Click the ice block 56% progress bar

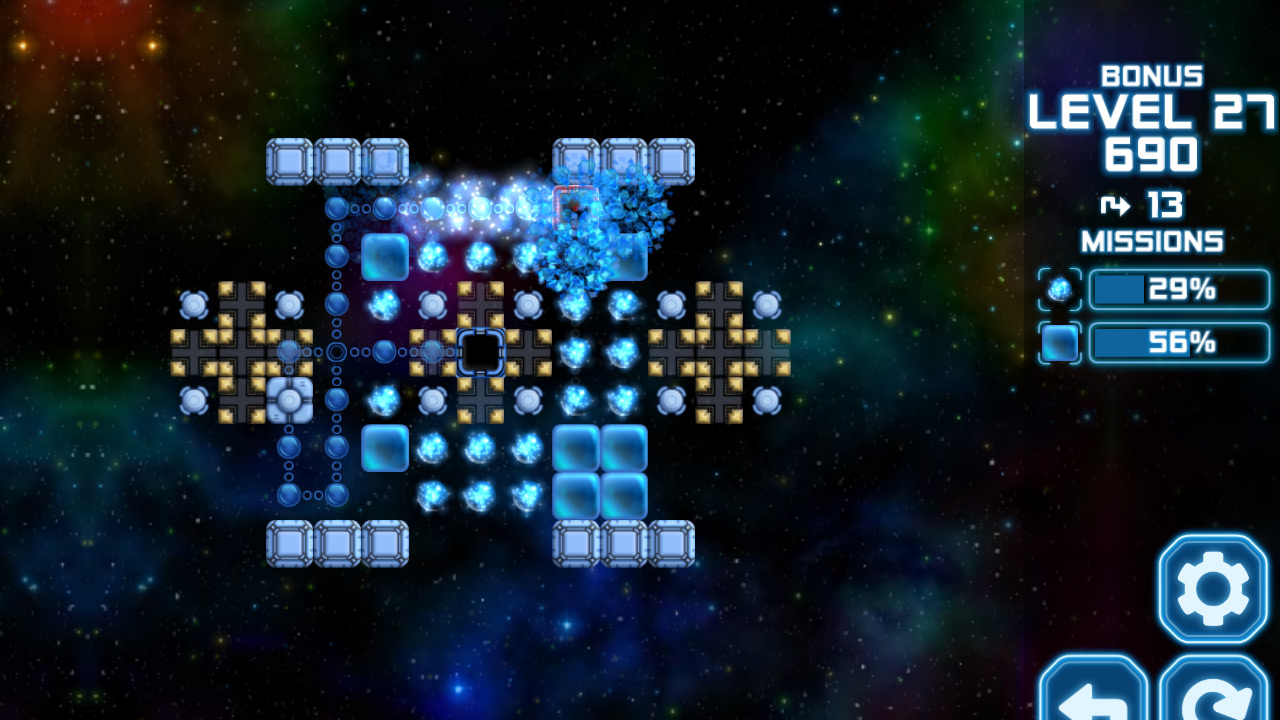point(1180,342)
